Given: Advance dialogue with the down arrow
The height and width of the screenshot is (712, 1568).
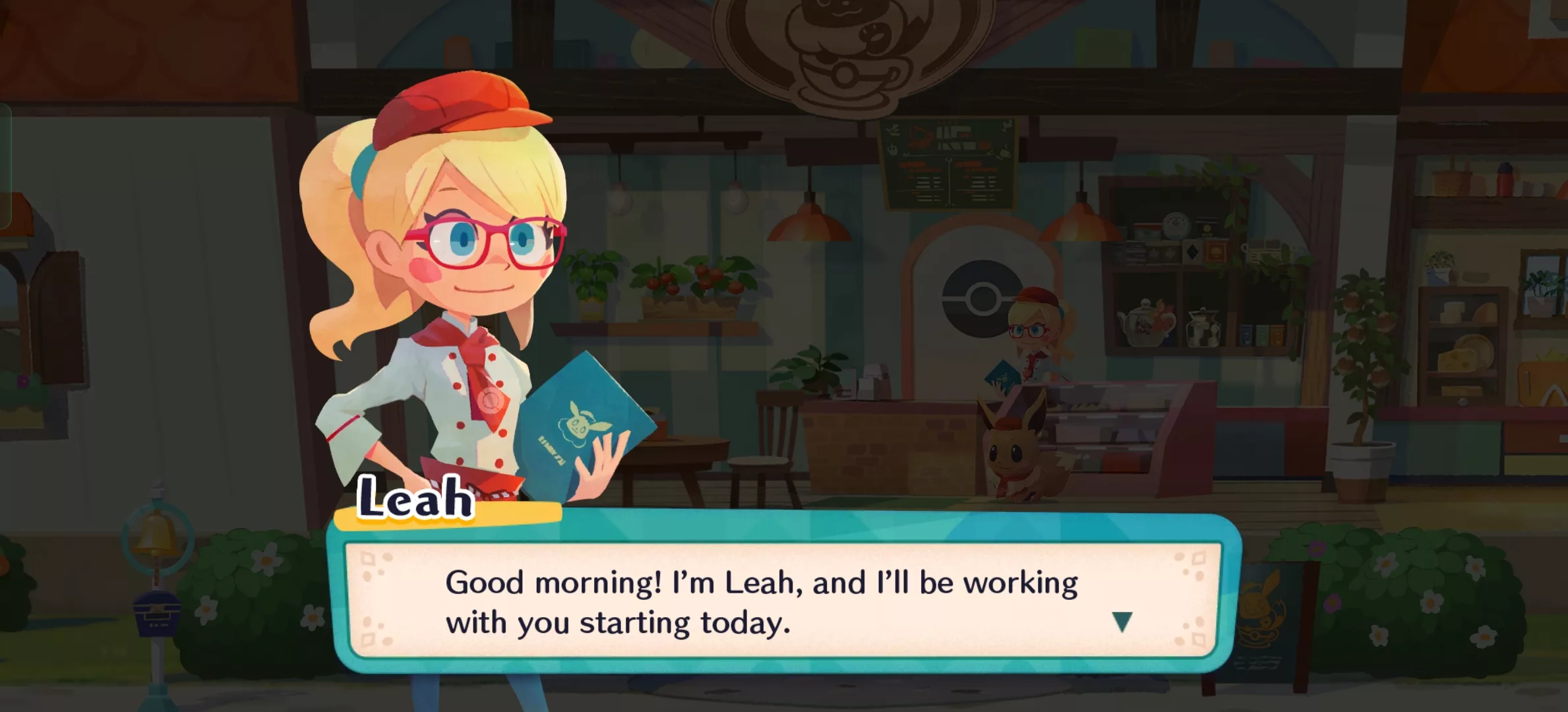Looking at the screenshot, I should click(x=1122, y=621).
